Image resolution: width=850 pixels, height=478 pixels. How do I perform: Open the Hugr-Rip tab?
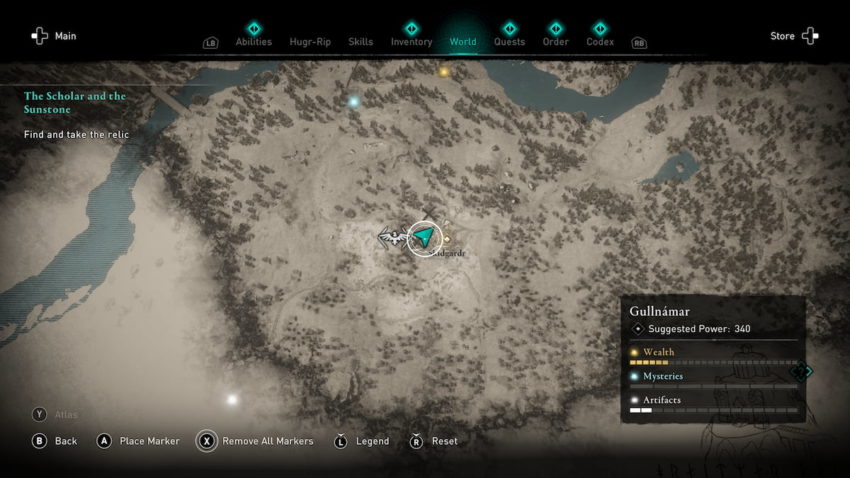(309, 41)
